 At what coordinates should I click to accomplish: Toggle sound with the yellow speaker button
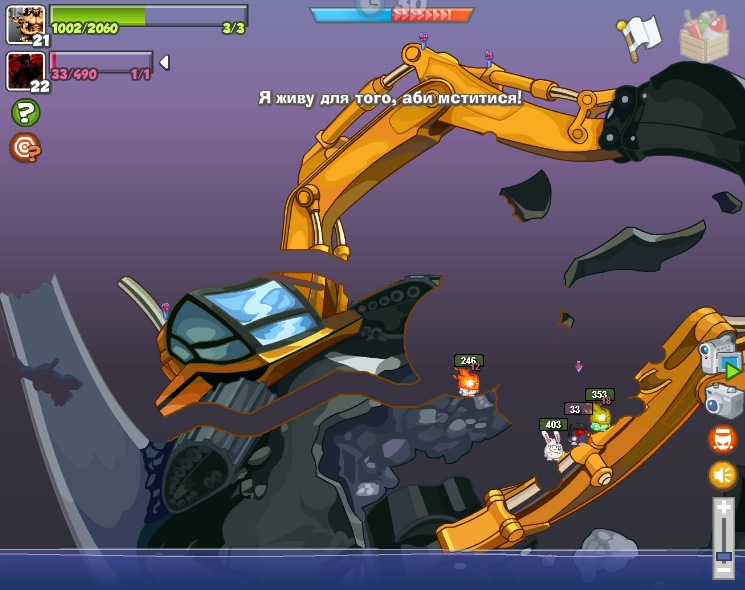coord(722,475)
